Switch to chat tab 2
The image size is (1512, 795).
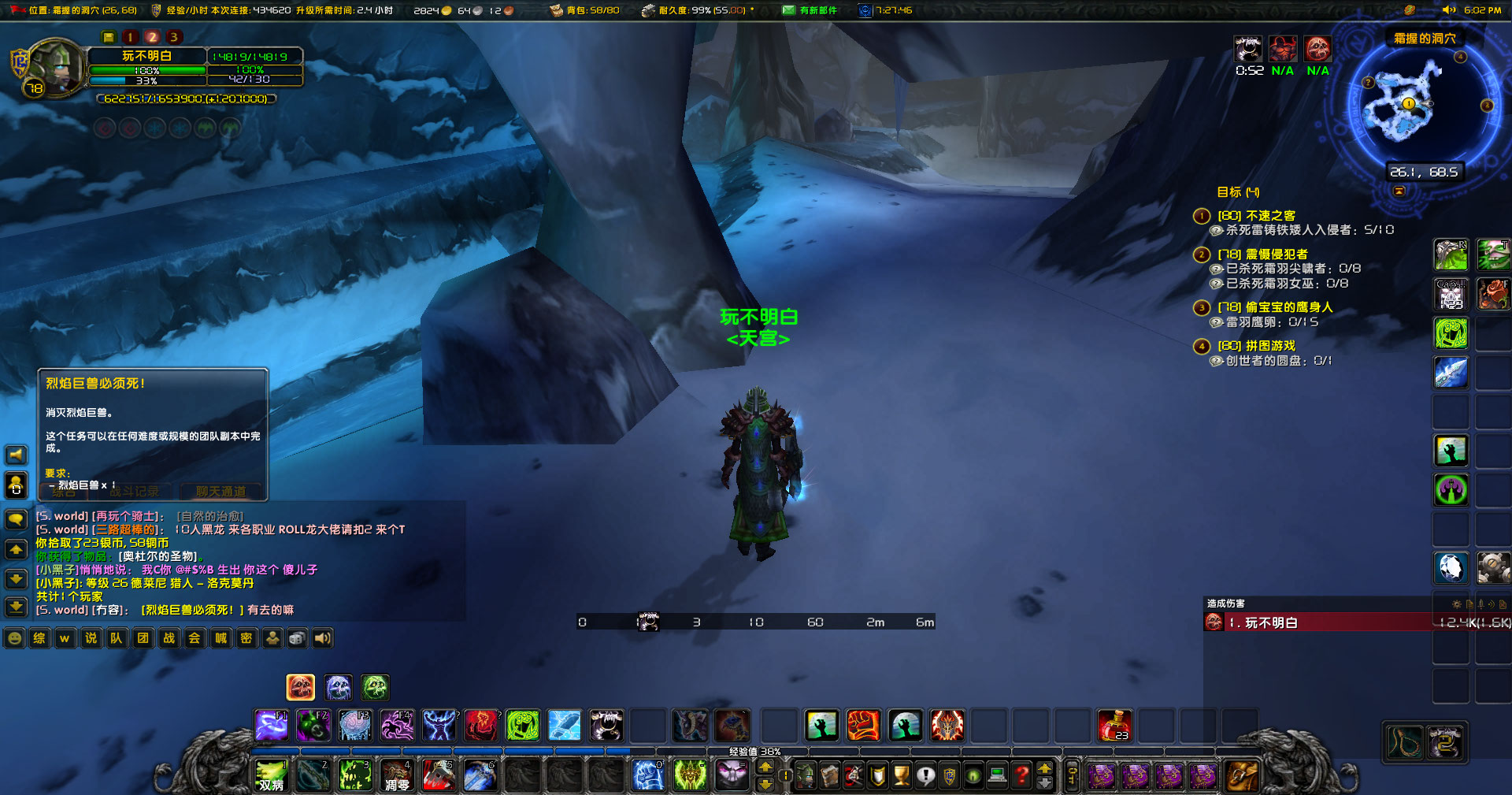pyautogui.click(x=152, y=36)
